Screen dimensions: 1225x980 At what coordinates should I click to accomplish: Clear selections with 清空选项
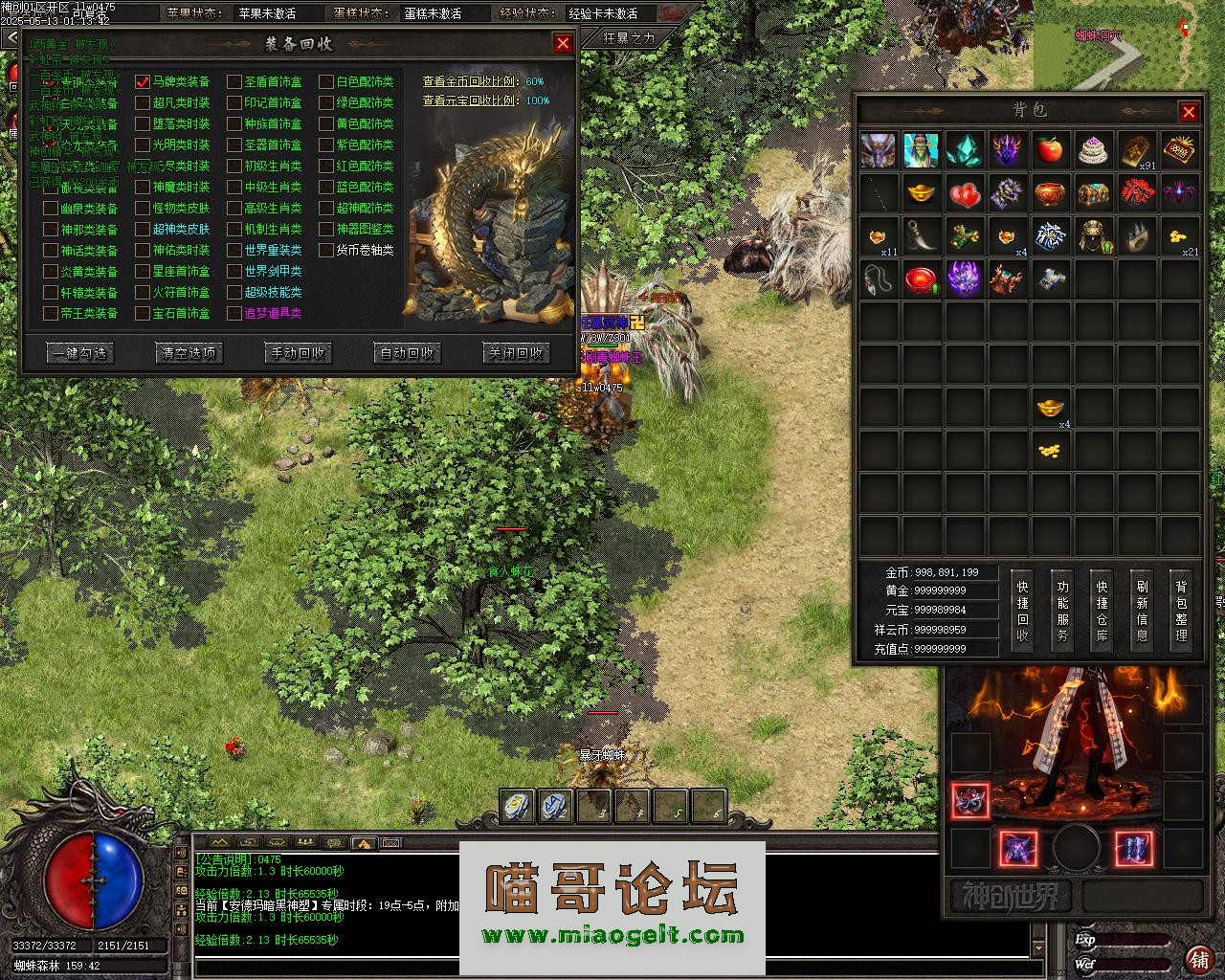189,353
